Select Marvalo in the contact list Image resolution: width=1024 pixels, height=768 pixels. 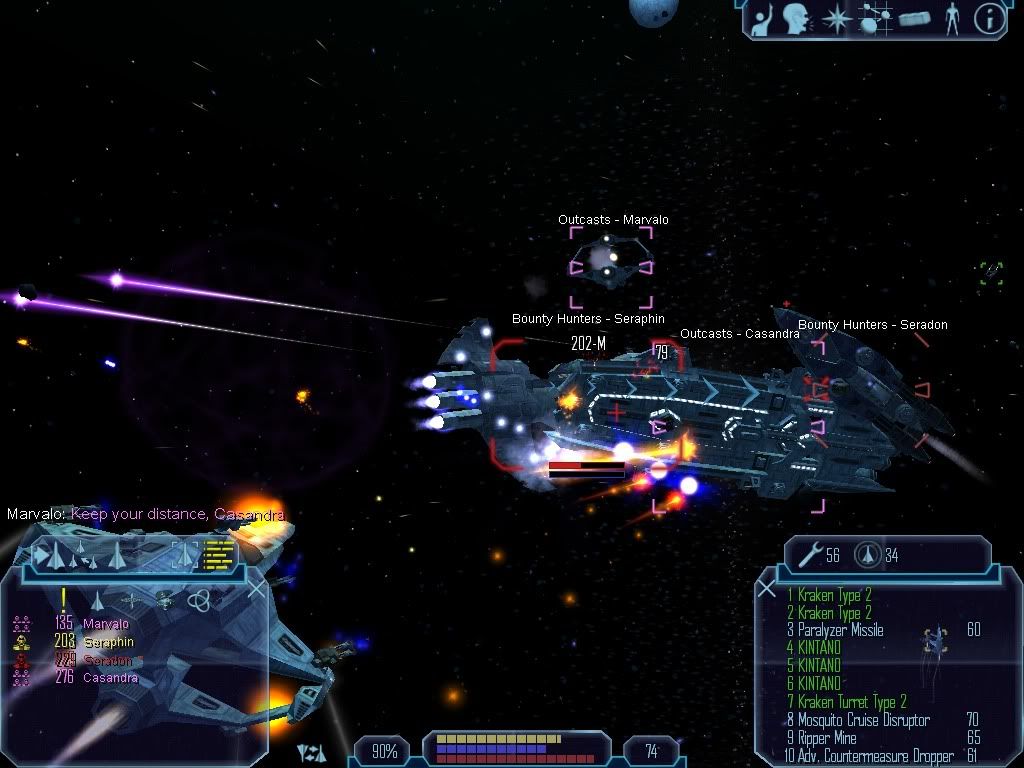point(105,624)
